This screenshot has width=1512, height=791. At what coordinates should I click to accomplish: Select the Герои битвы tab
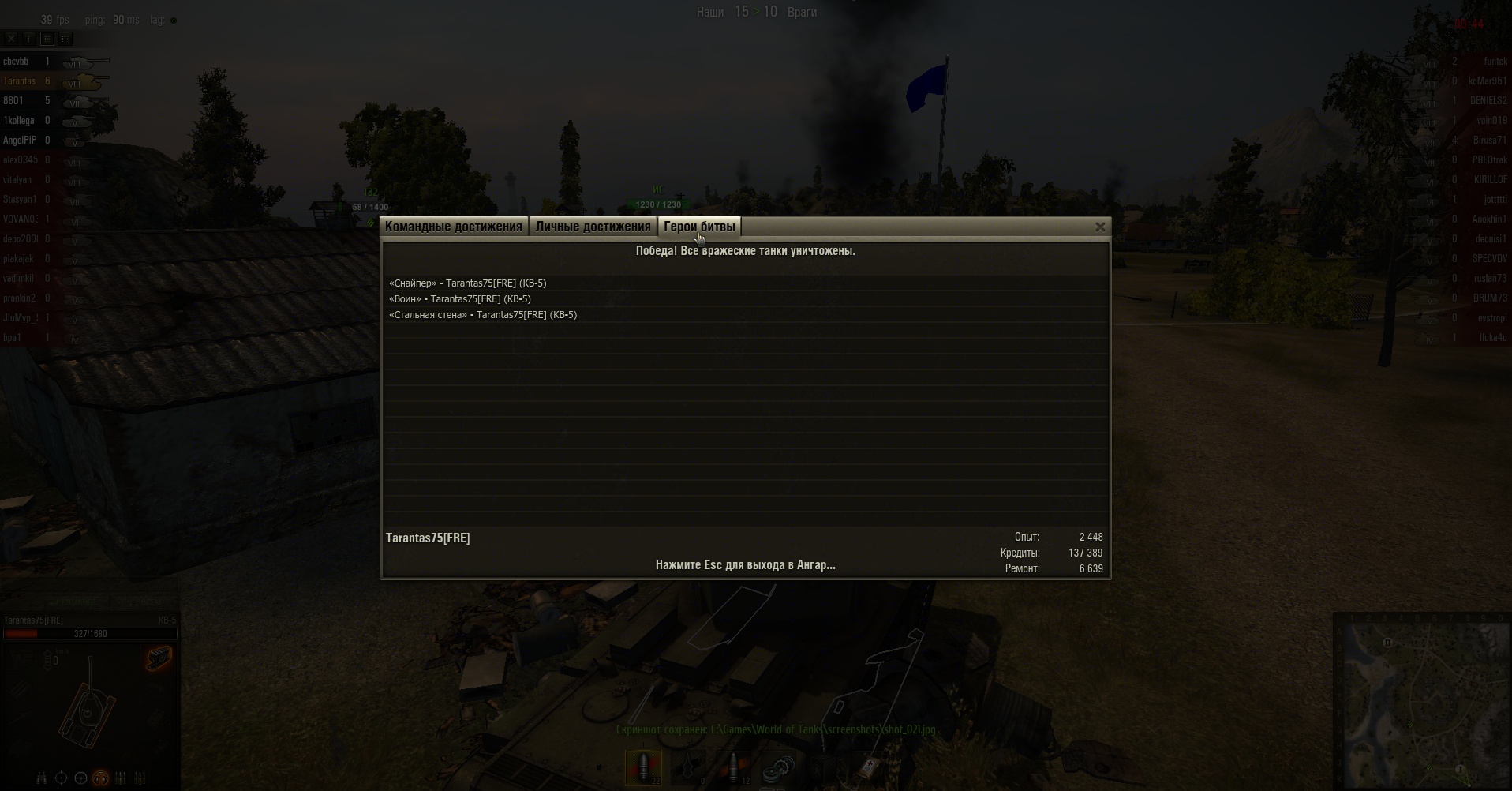(699, 227)
